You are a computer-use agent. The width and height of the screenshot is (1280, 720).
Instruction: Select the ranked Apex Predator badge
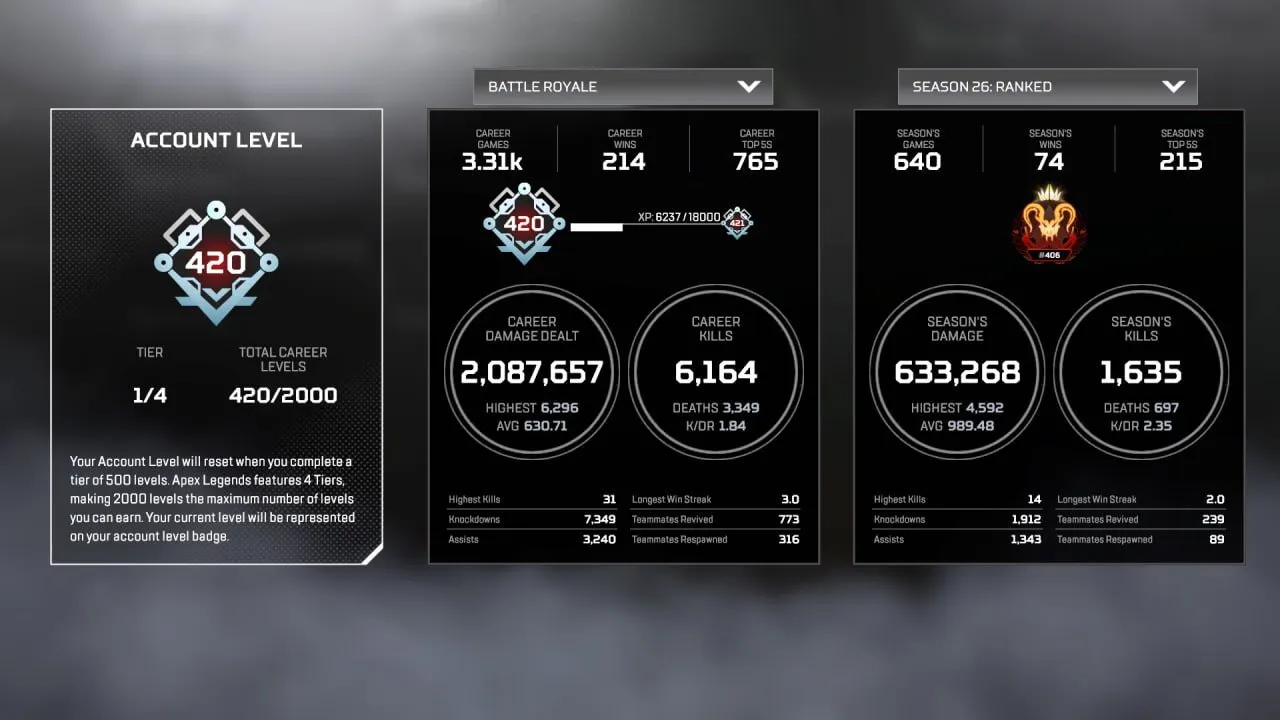(x=1049, y=222)
